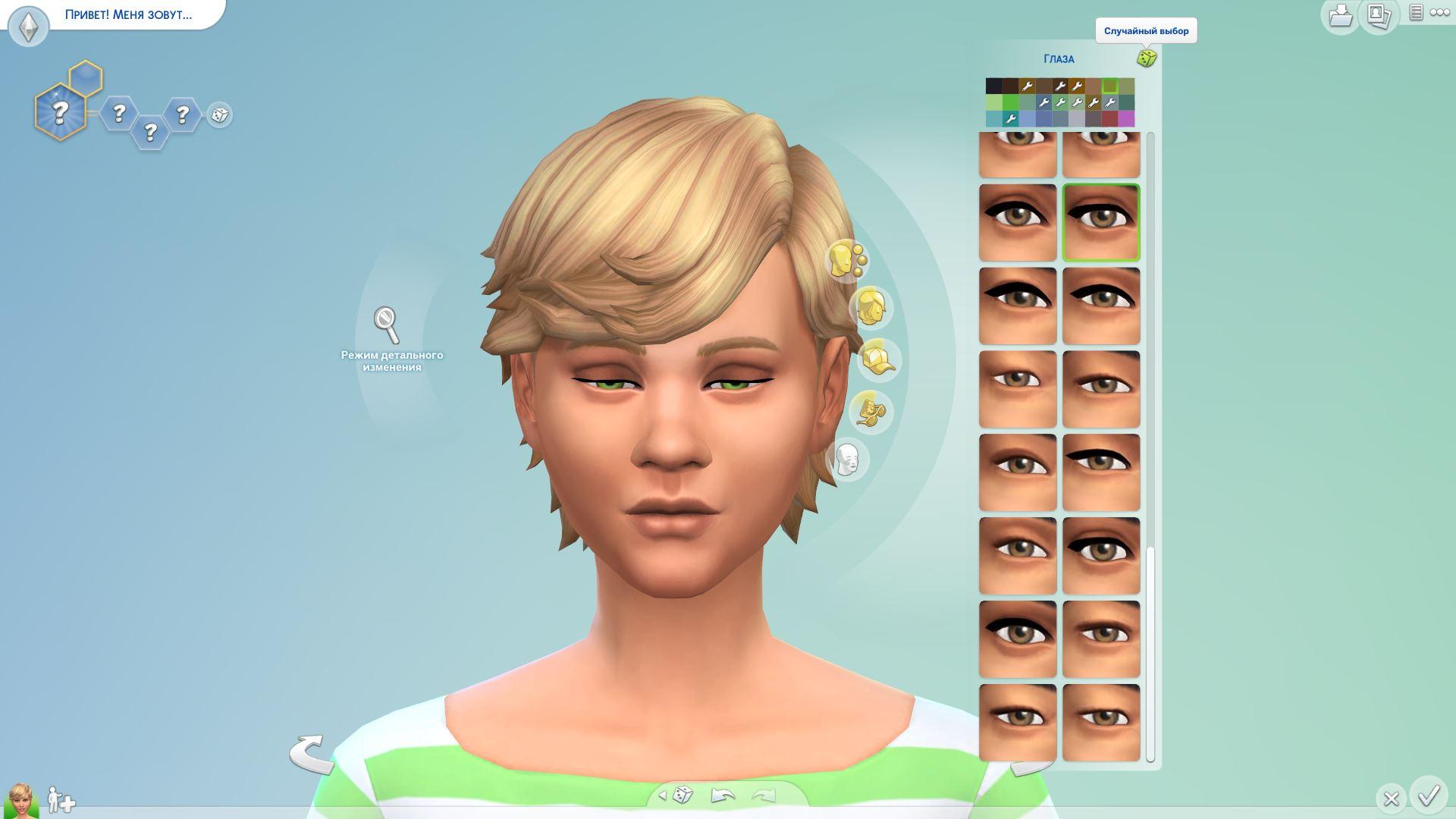Choose the black eye color swatch

click(x=993, y=86)
